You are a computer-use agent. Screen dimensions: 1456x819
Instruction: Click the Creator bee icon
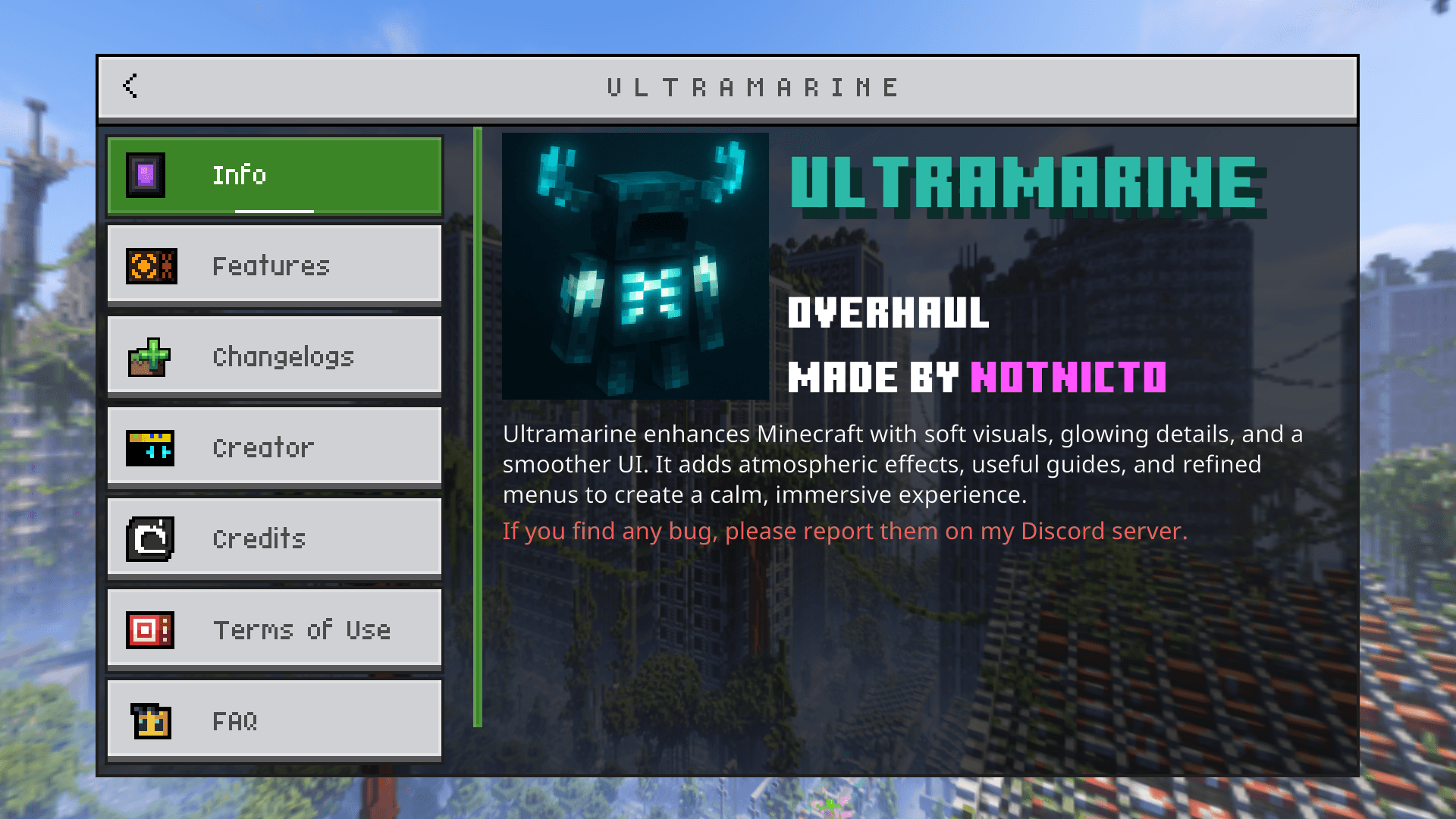(x=149, y=447)
